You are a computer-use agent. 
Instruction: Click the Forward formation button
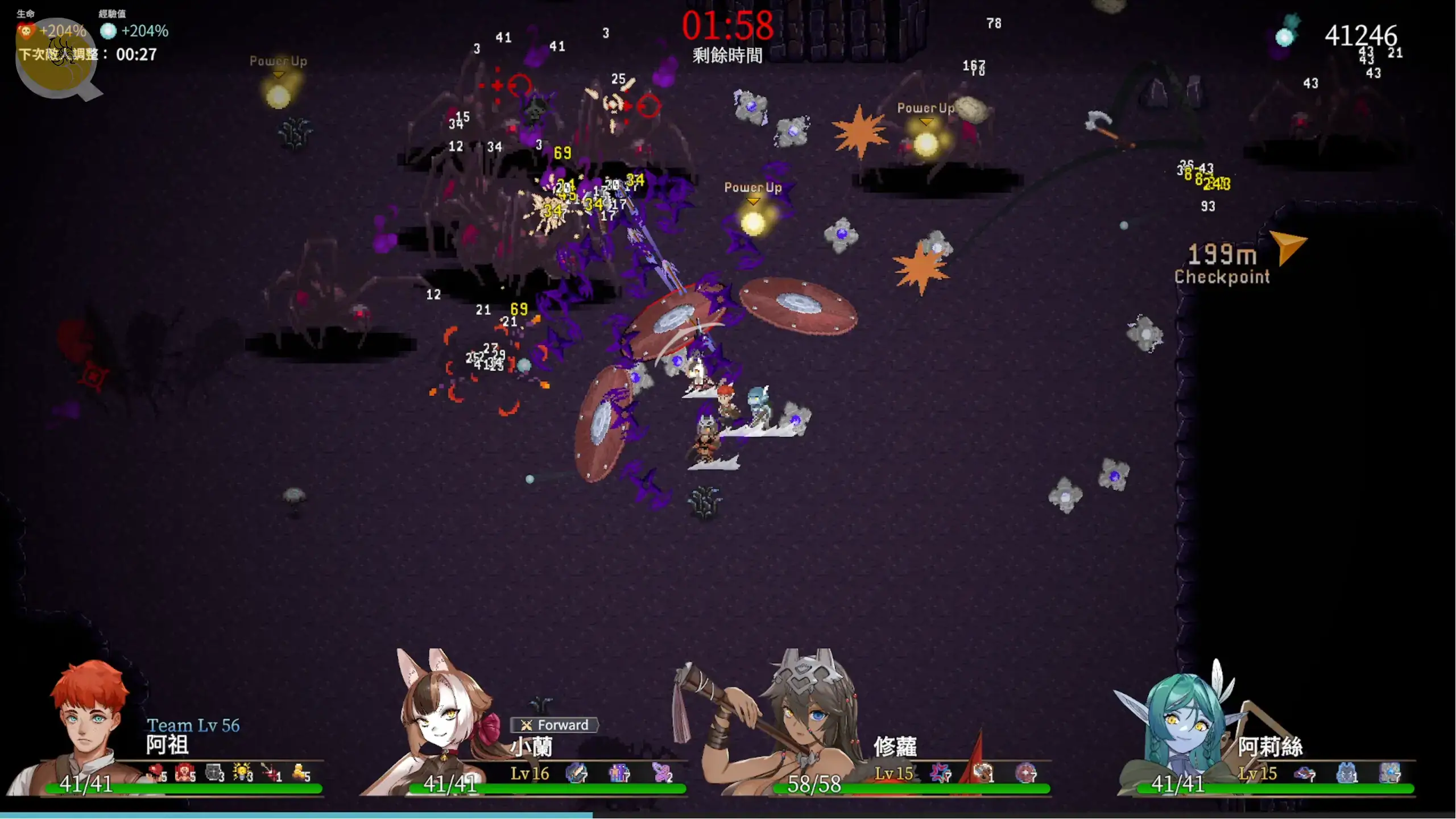555,725
